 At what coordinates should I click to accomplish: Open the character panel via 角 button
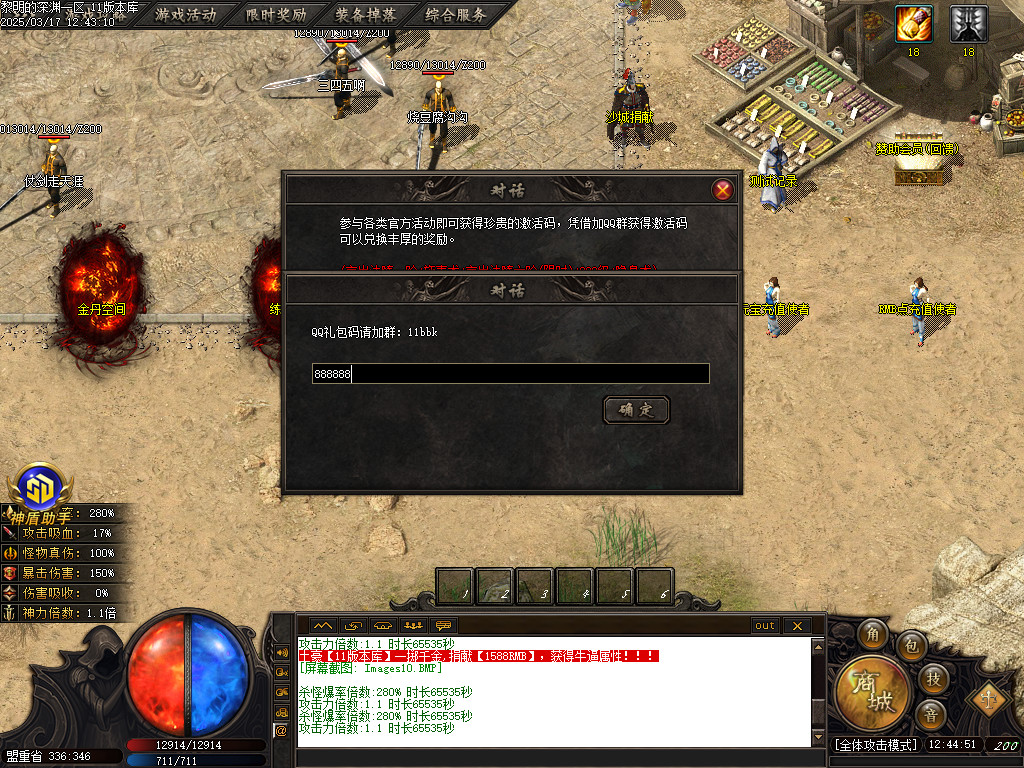coord(872,635)
